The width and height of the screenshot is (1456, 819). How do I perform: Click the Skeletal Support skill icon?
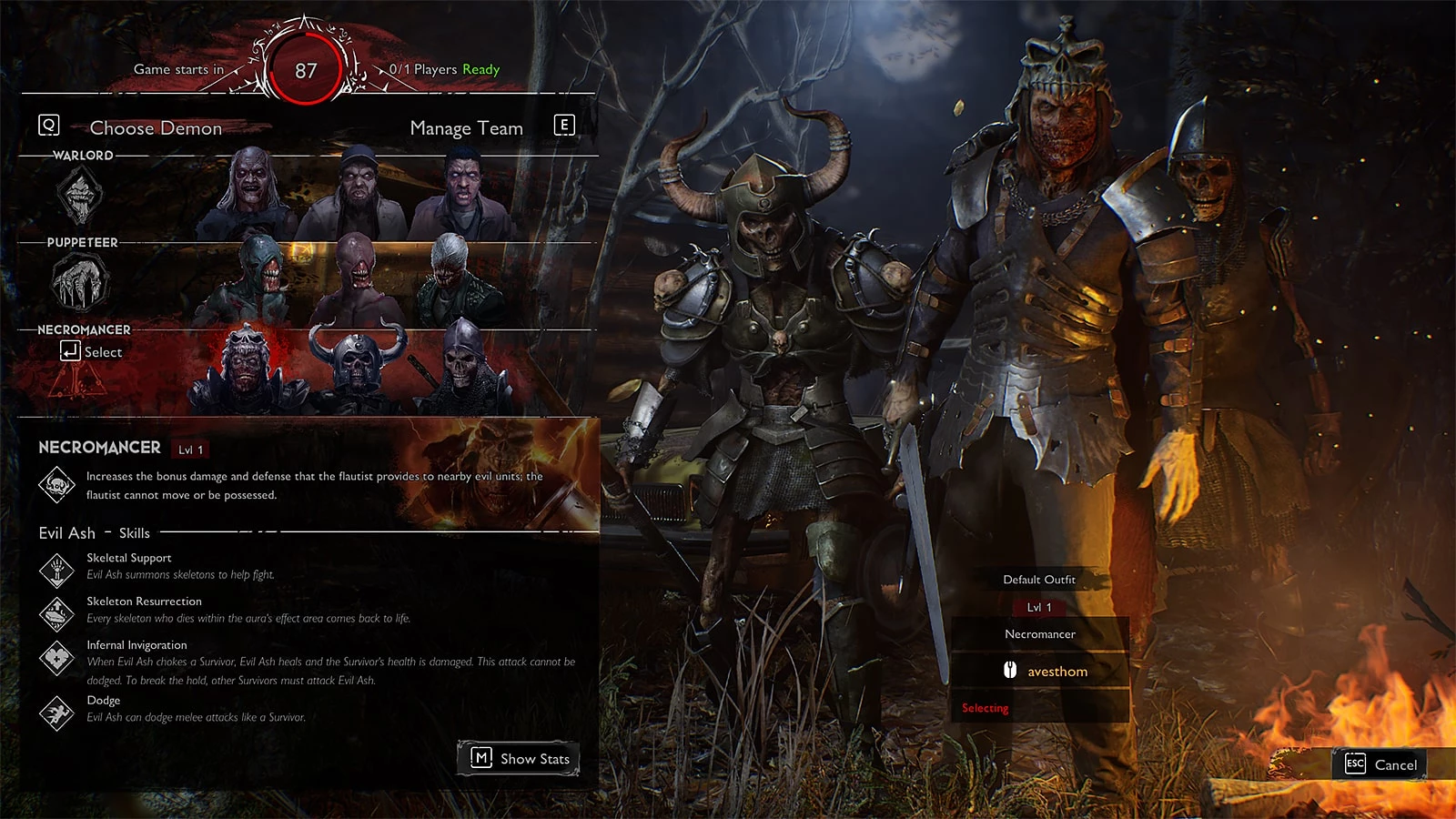pos(56,570)
